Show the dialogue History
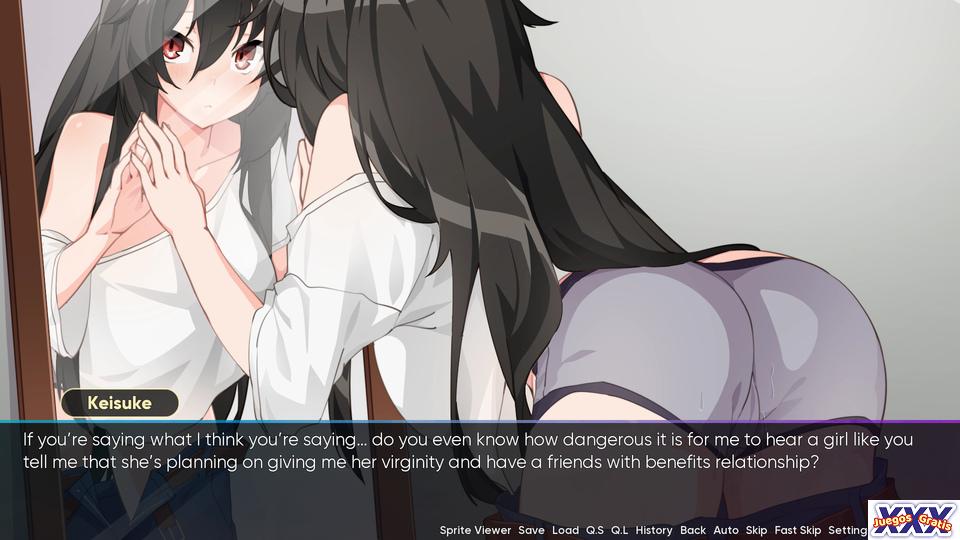The height and width of the screenshot is (540, 960). click(x=654, y=530)
